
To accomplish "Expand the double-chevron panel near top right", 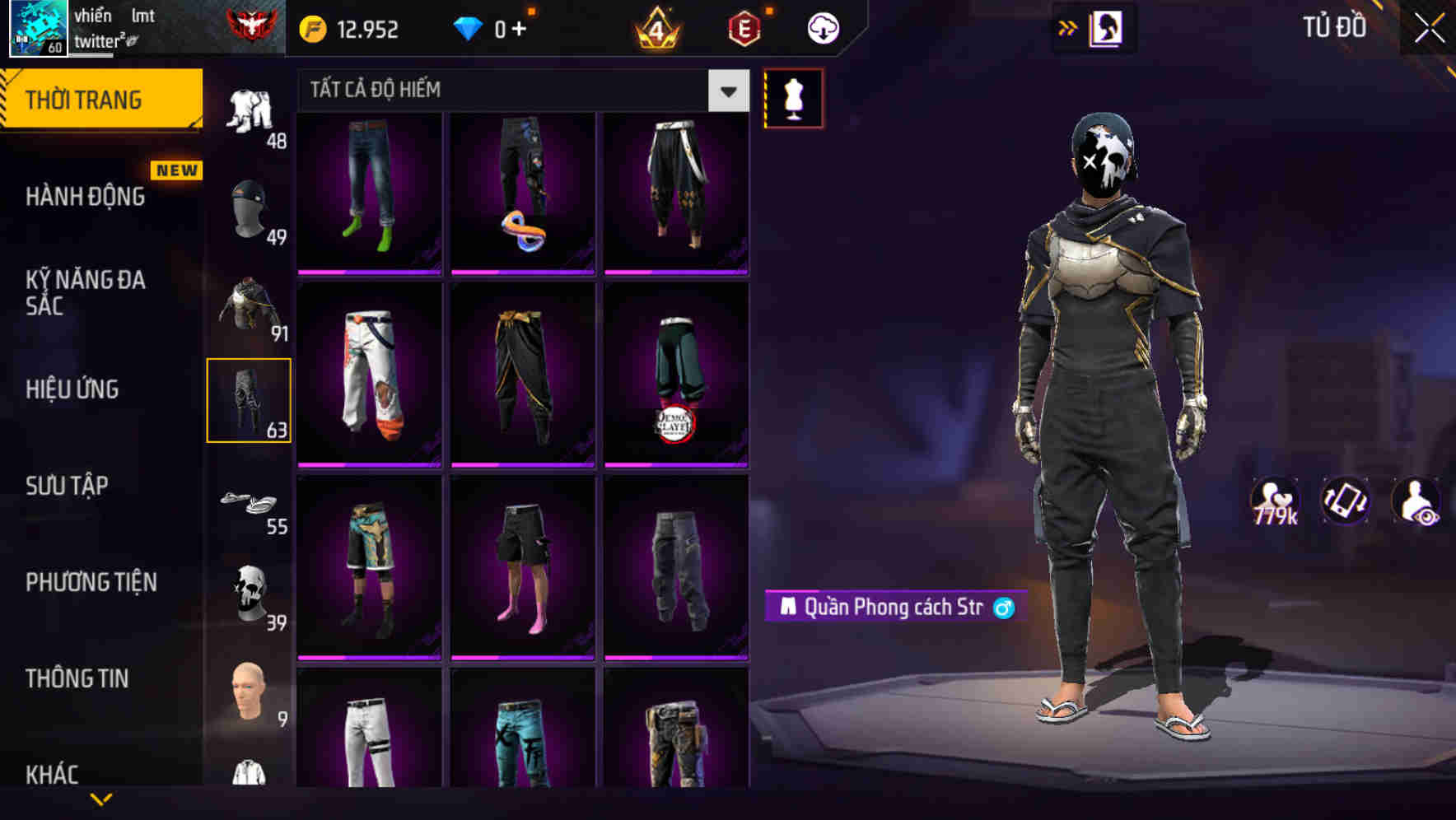I will coord(1067,27).
